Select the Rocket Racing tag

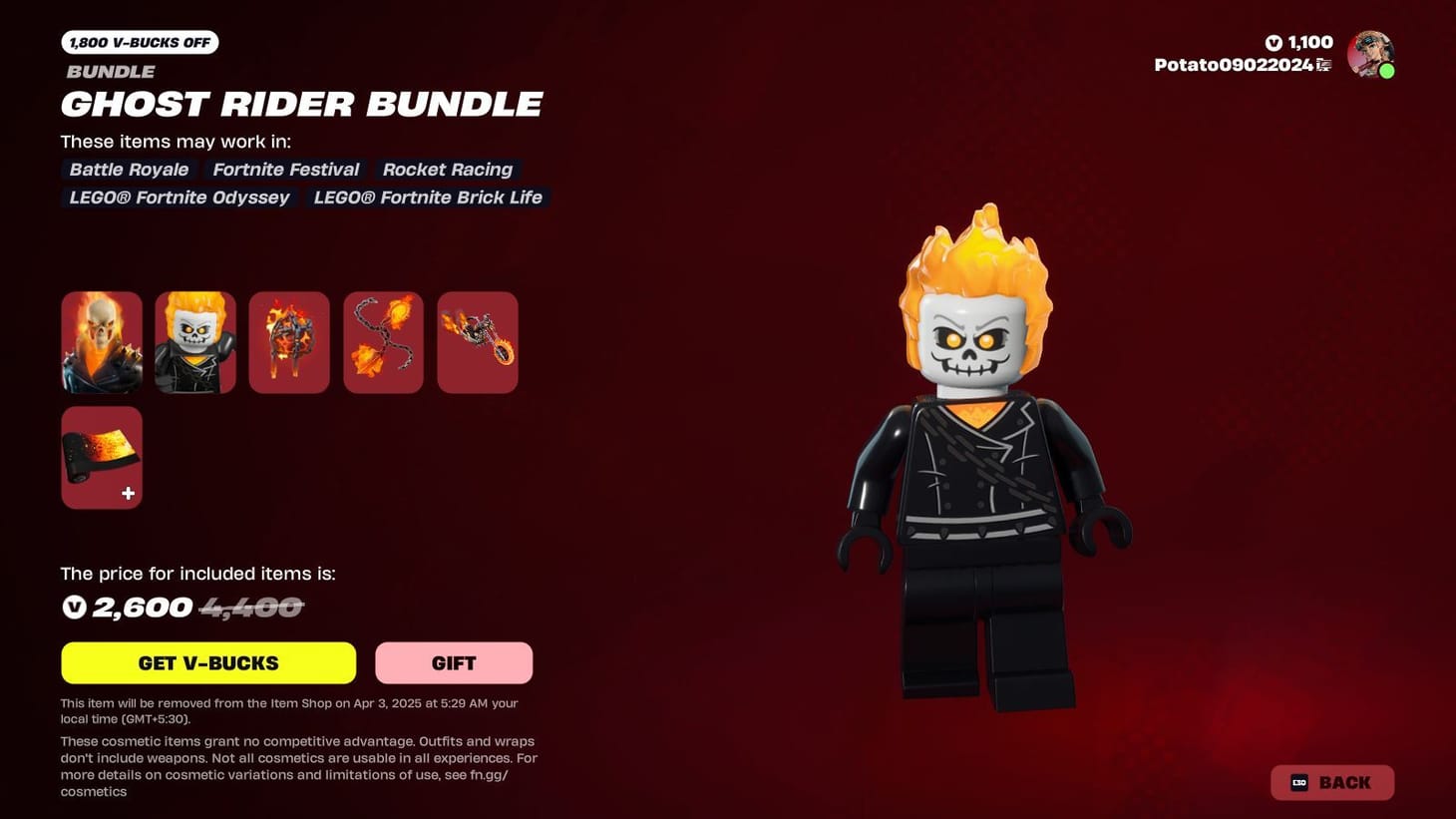coord(447,170)
